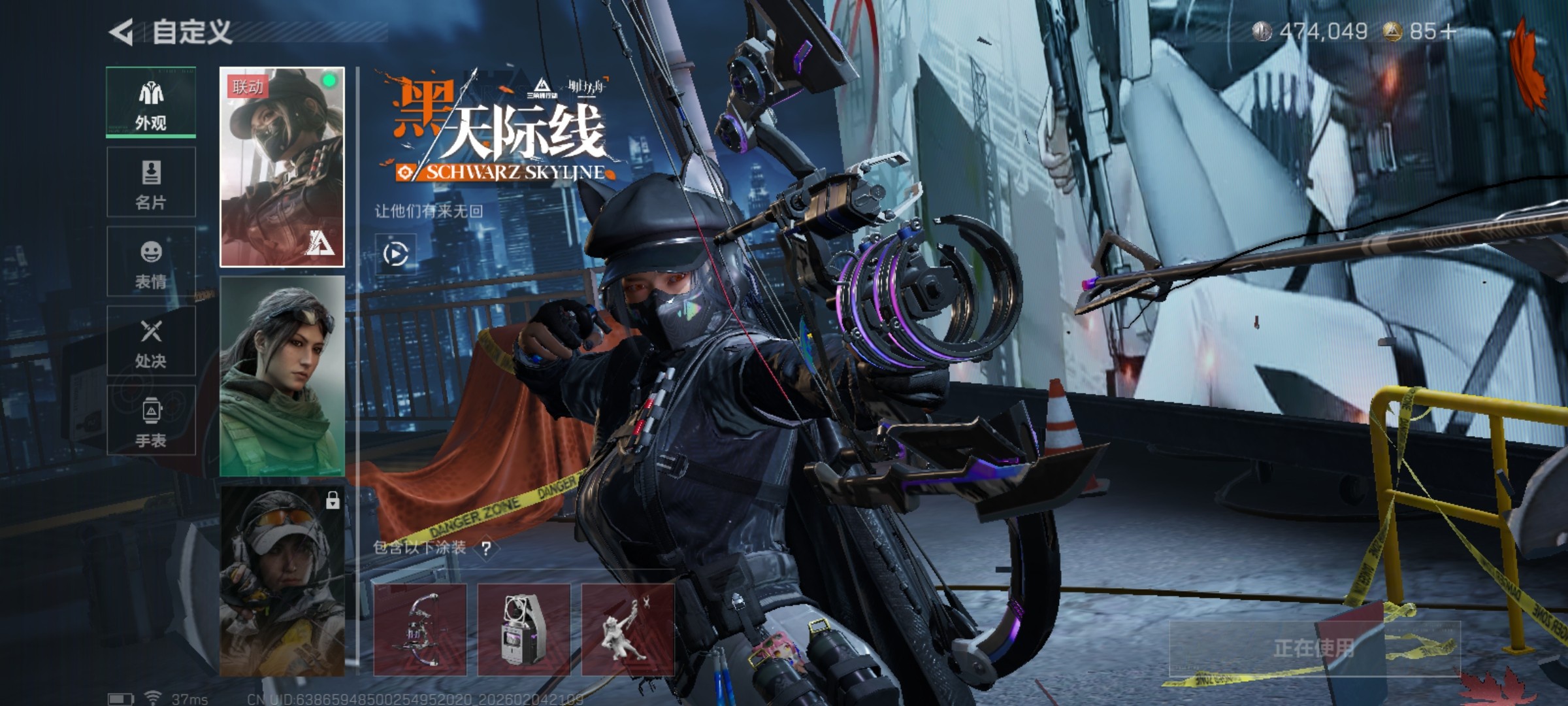
Task: Select the 表情 emote tab
Action: pos(151,262)
